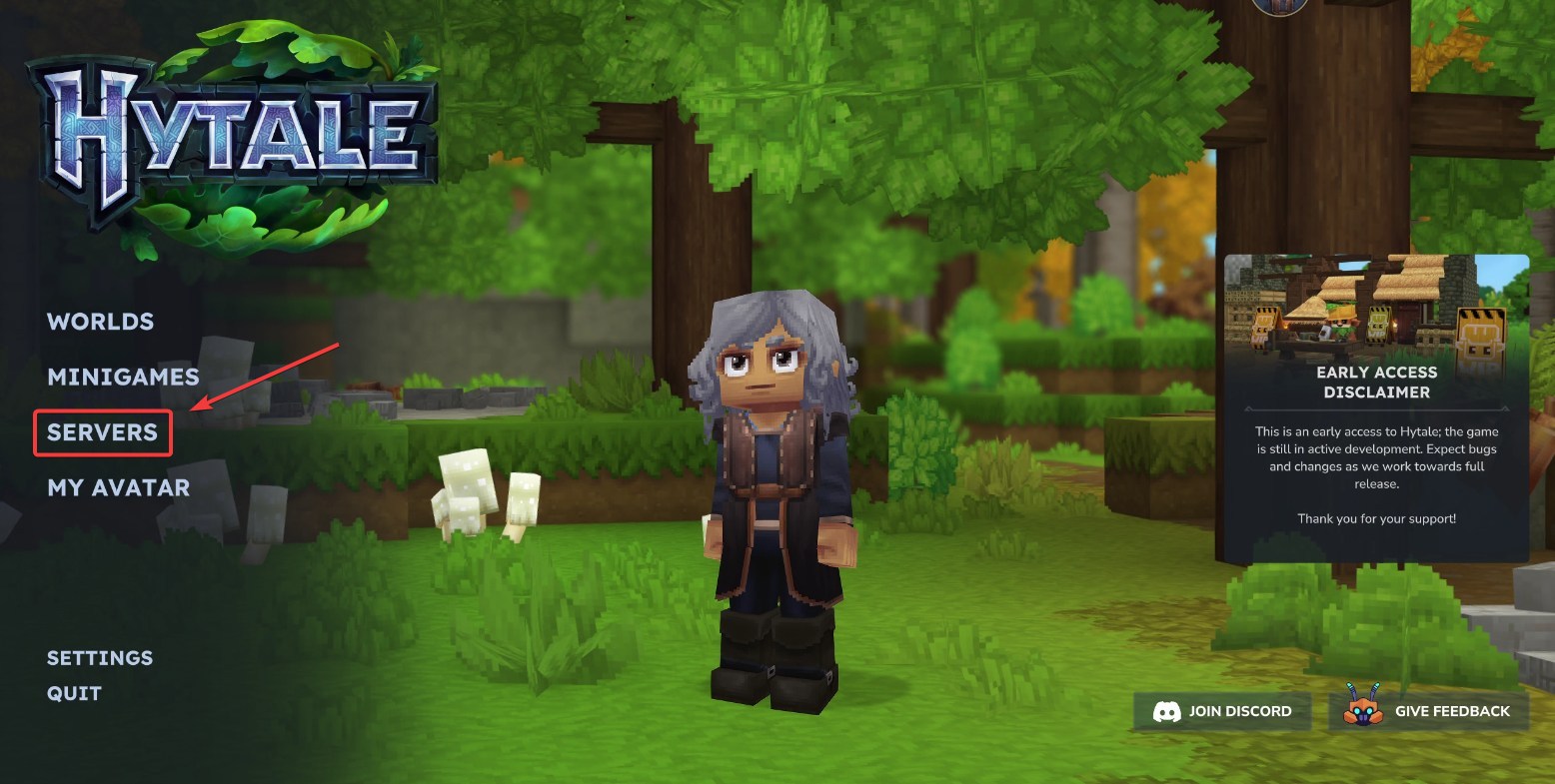The height and width of the screenshot is (784, 1555).
Task: Click the Join Discord button
Action: 1222,711
